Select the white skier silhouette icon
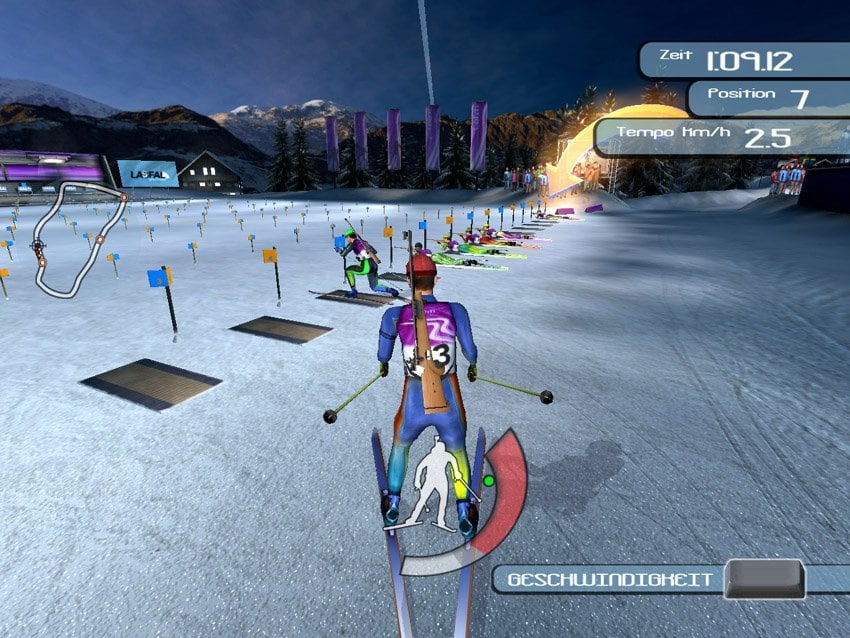The width and height of the screenshot is (850, 638). [435, 483]
